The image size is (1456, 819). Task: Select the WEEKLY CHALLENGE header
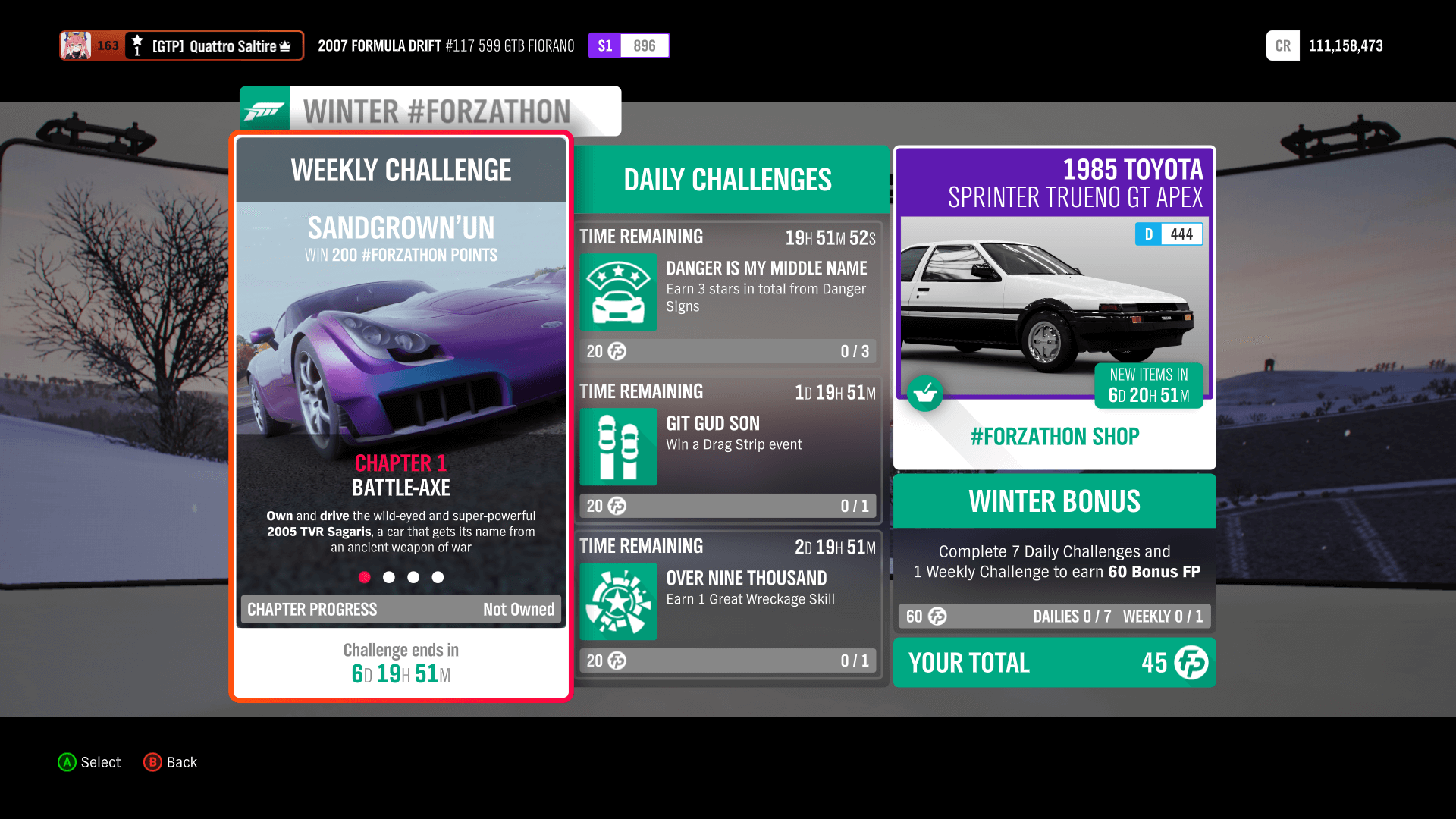point(401,170)
